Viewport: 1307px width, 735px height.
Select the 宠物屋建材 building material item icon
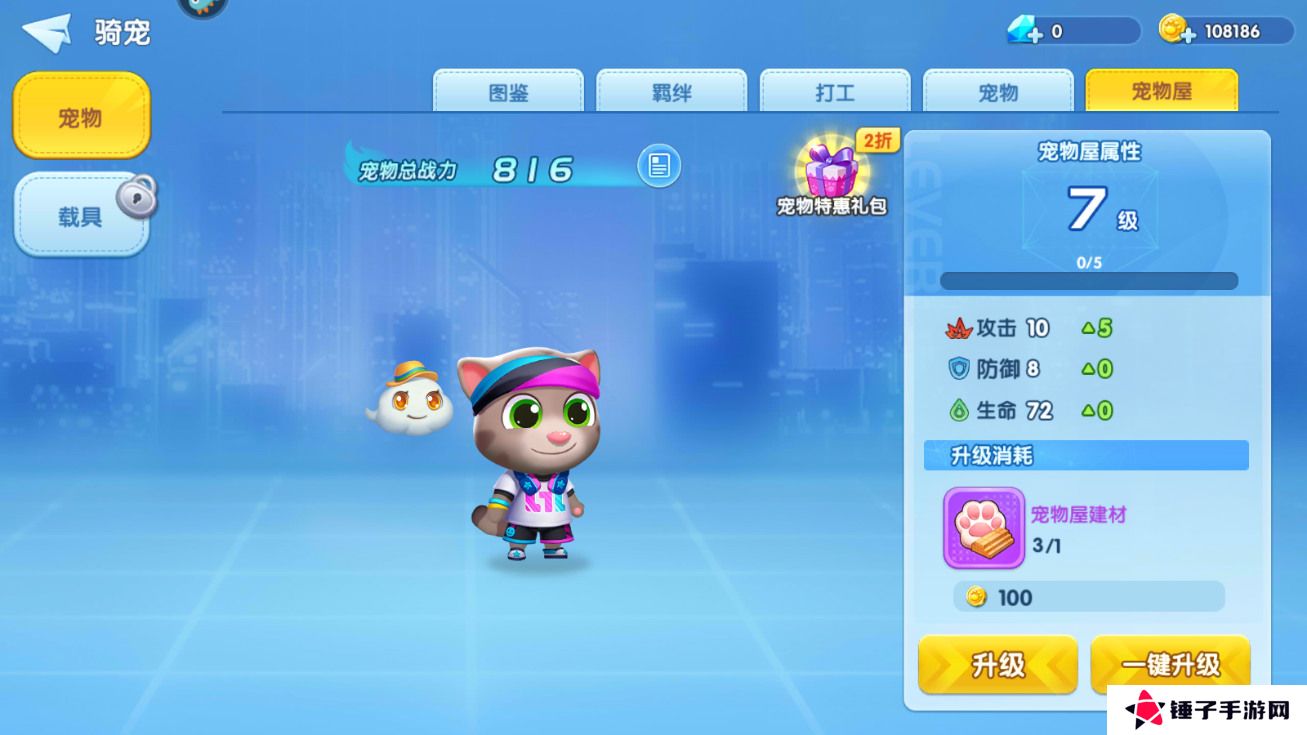point(983,525)
